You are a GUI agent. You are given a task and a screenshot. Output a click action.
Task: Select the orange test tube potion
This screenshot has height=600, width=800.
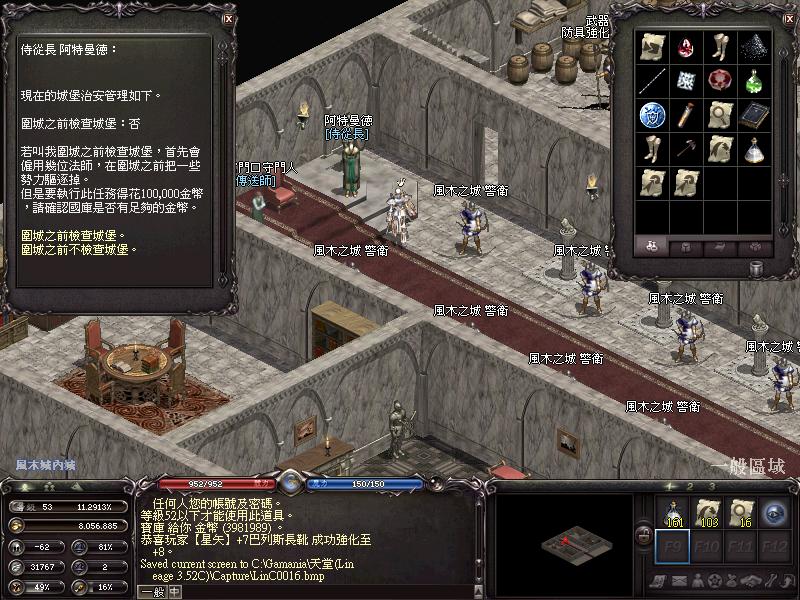click(x=686, y=114)
